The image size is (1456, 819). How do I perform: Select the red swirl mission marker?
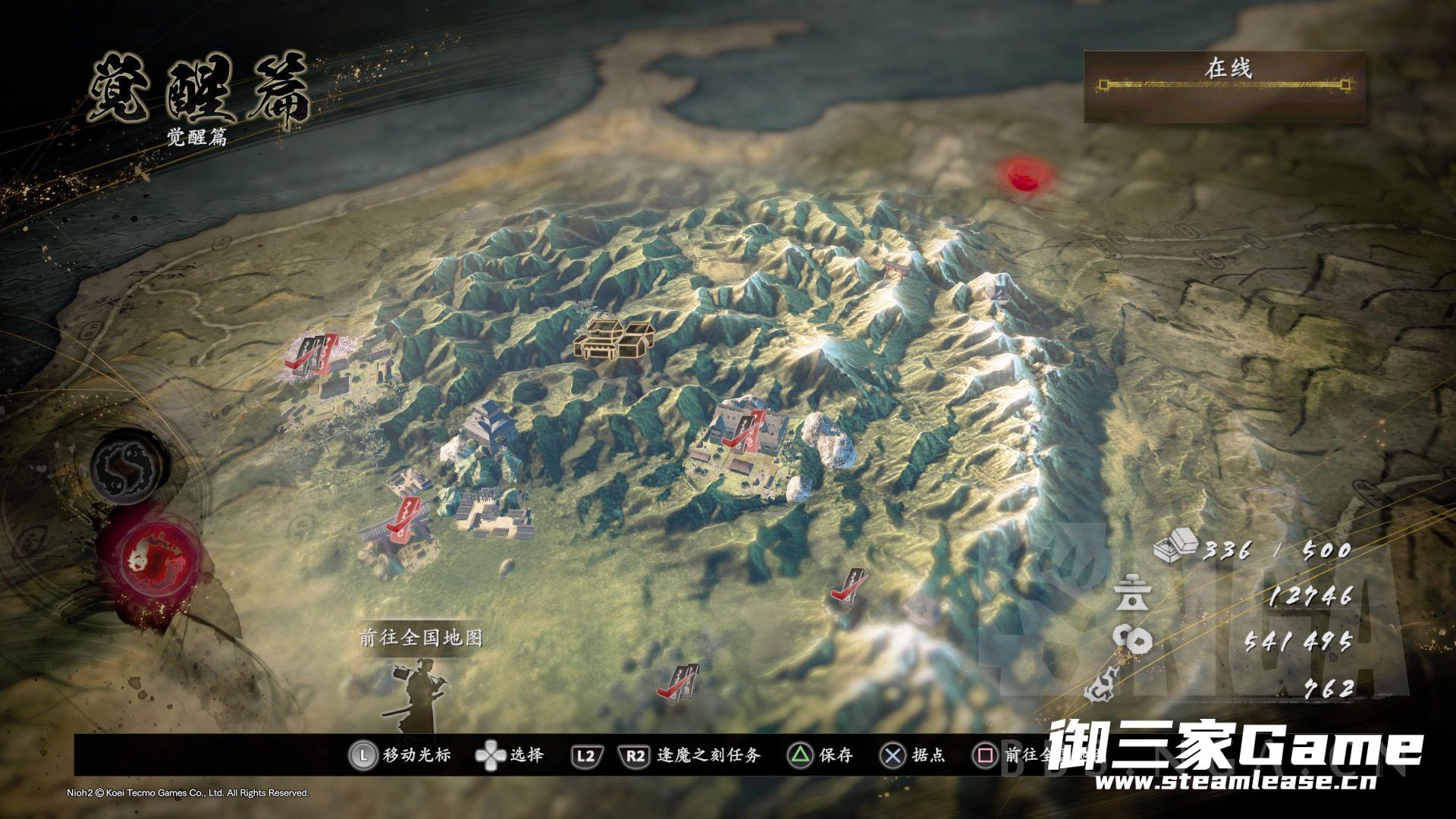tap(1026, 176)
